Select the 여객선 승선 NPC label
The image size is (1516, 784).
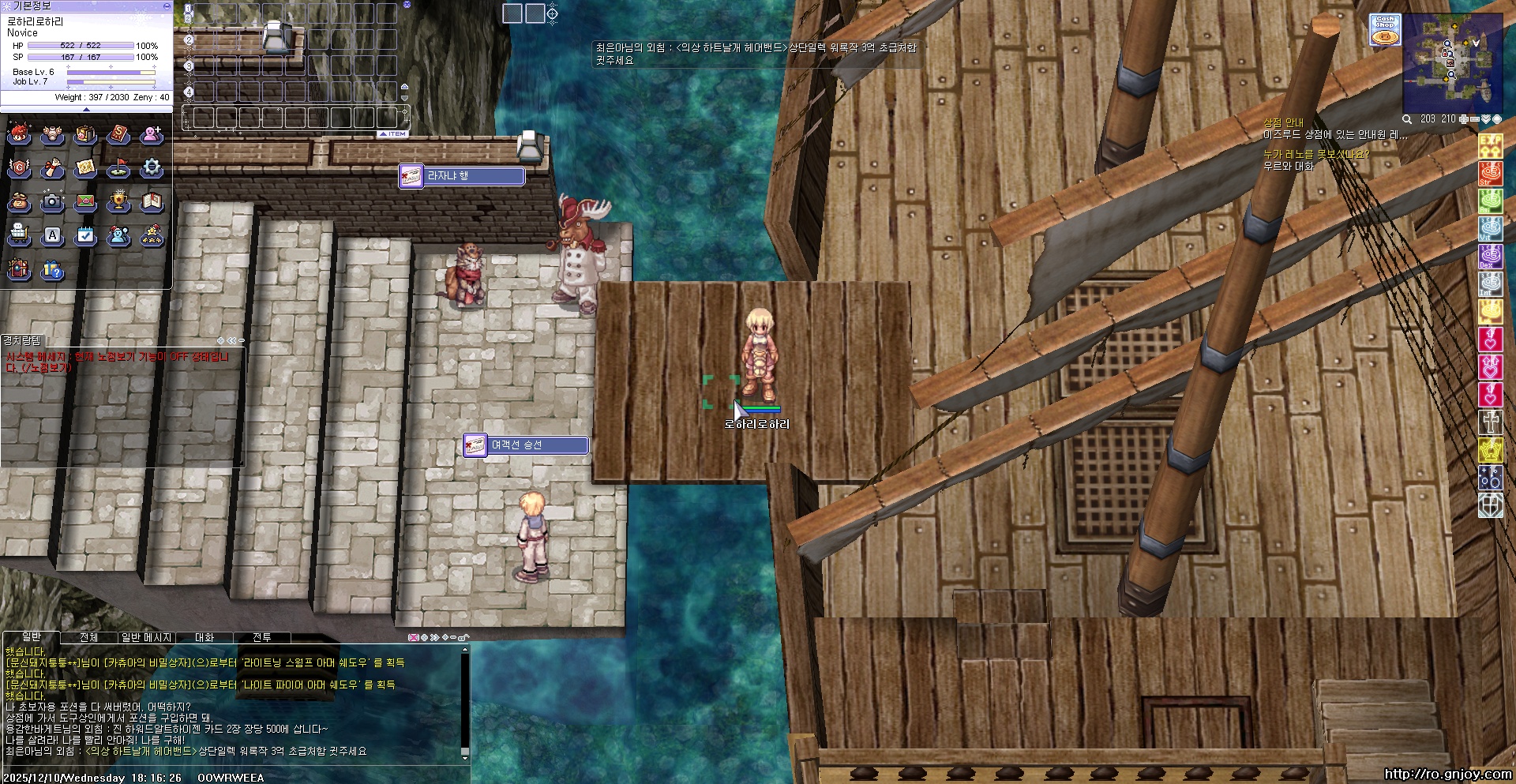click(x=527, y=445)
